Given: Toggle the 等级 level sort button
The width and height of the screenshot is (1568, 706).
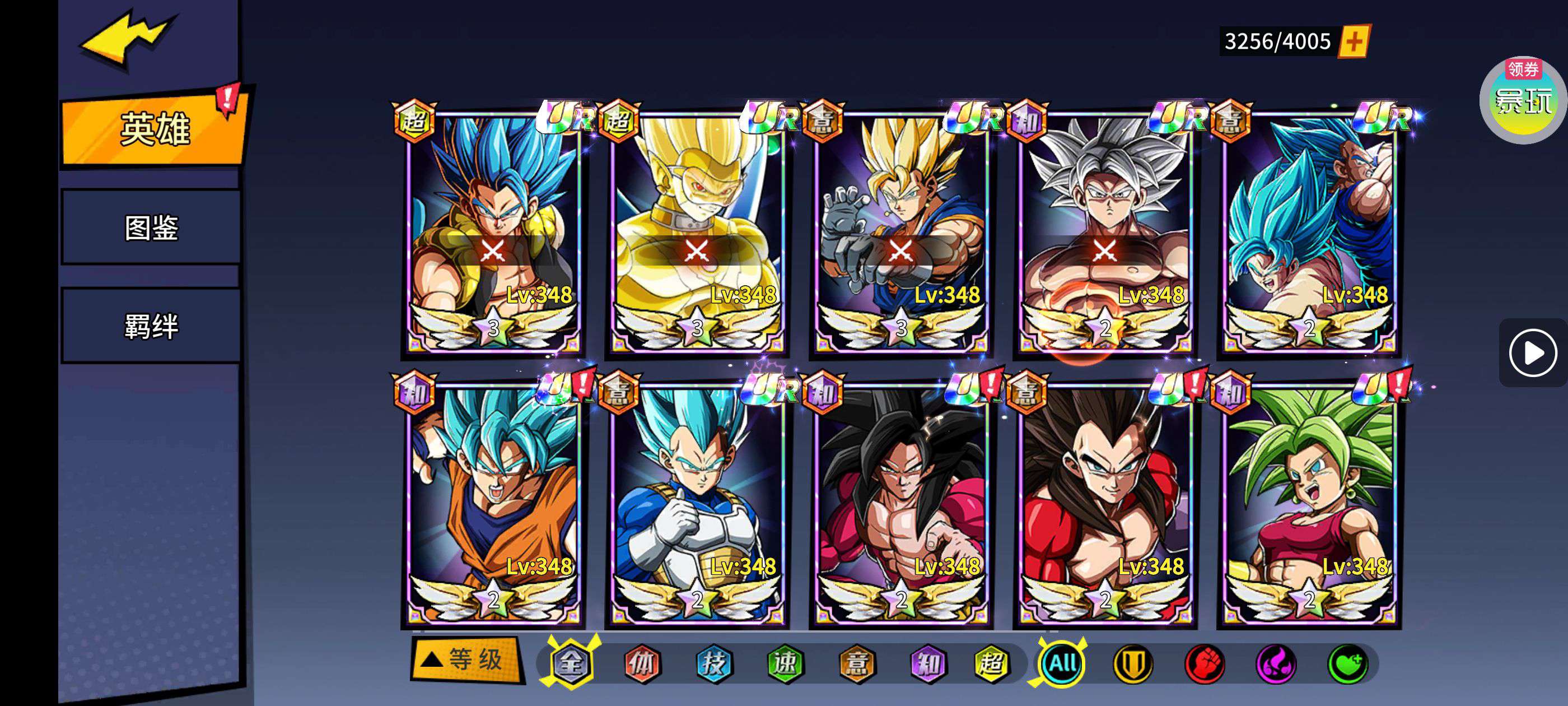Looking at the screenshot, I should (x=466, y=659).
